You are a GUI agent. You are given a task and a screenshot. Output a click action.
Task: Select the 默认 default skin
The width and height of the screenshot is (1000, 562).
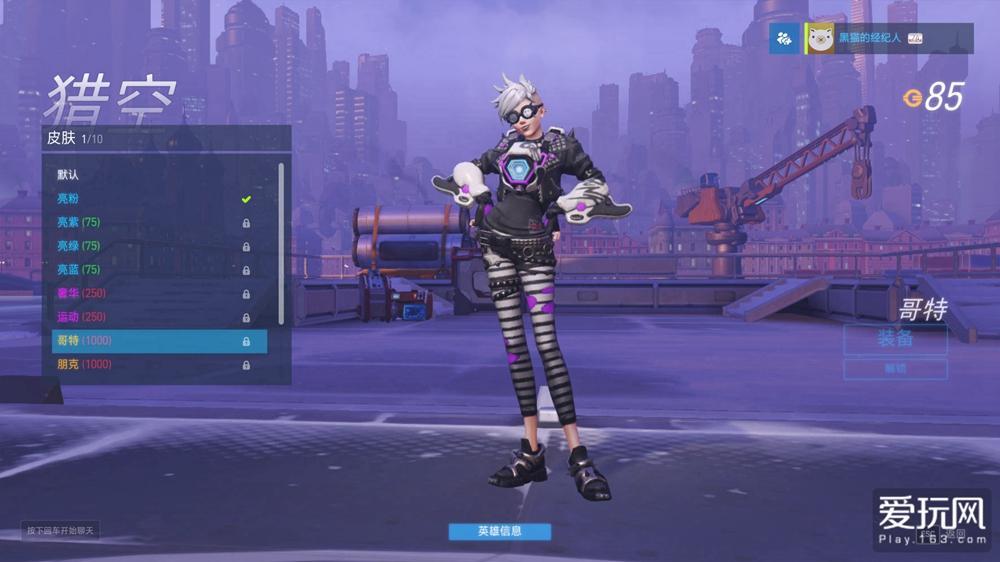[x=155, y=174]
